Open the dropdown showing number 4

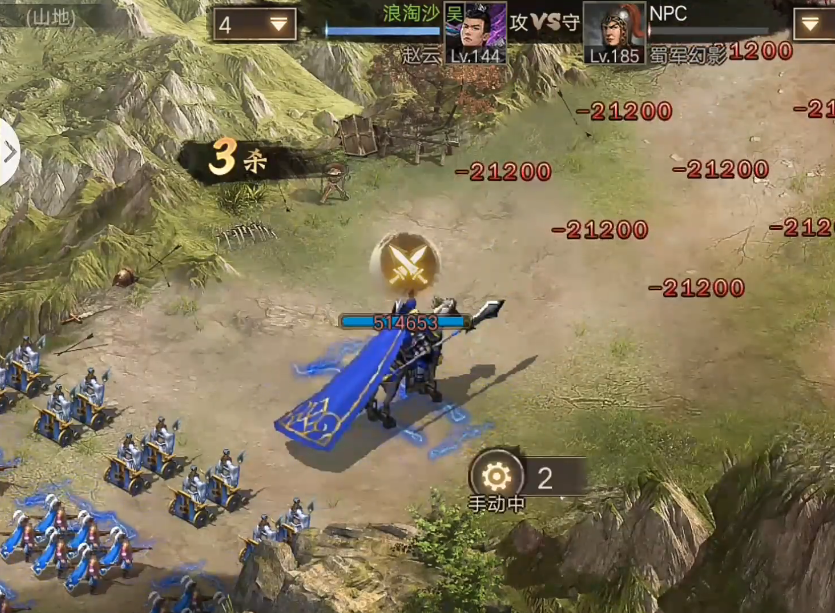tap(255, 25)
